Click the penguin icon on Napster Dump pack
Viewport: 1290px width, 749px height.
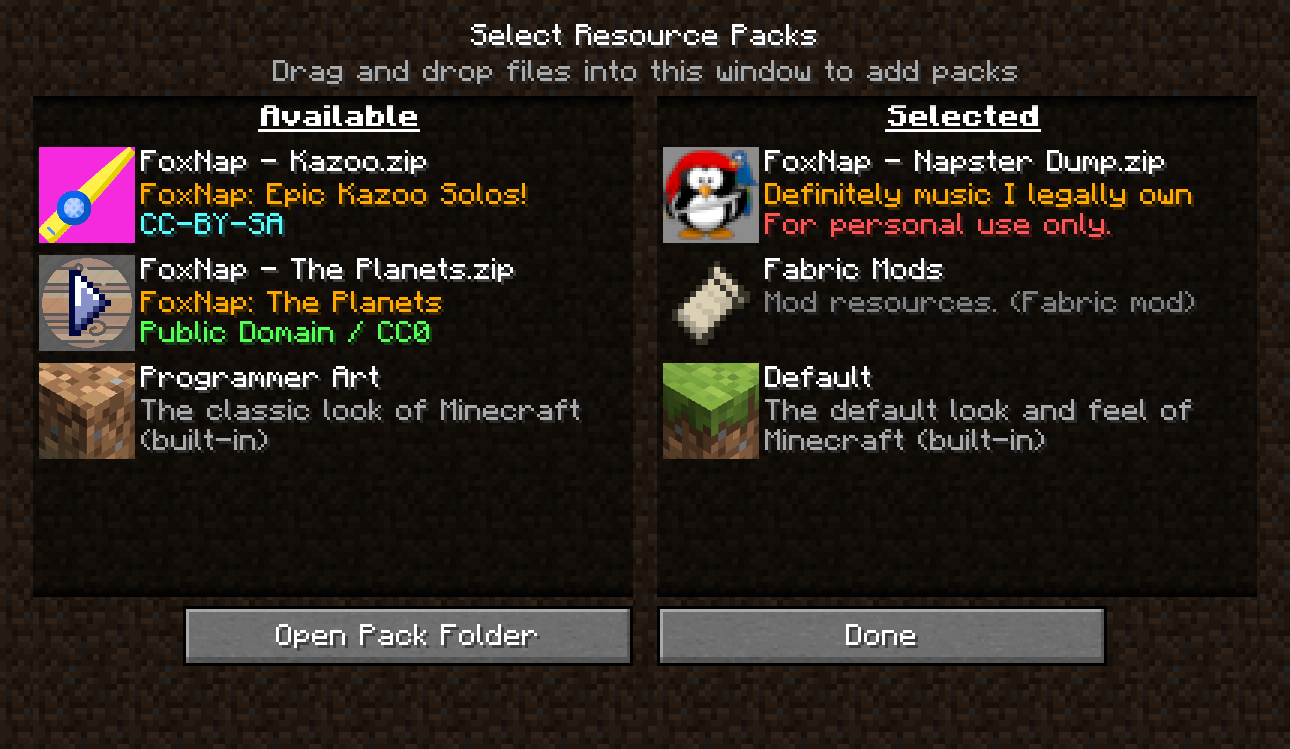coord(710,195)
